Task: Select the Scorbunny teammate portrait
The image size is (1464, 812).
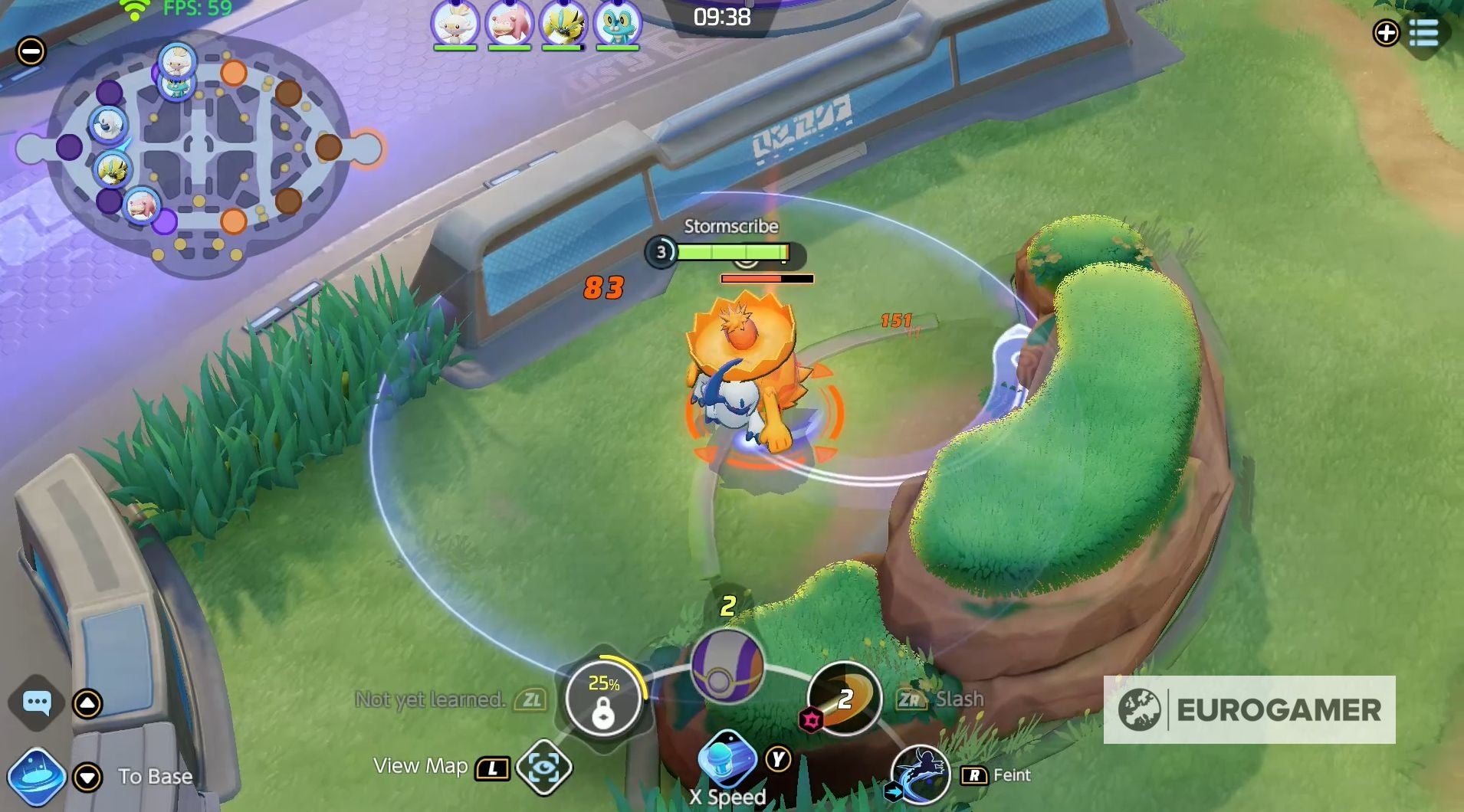Action: [455, 23]
